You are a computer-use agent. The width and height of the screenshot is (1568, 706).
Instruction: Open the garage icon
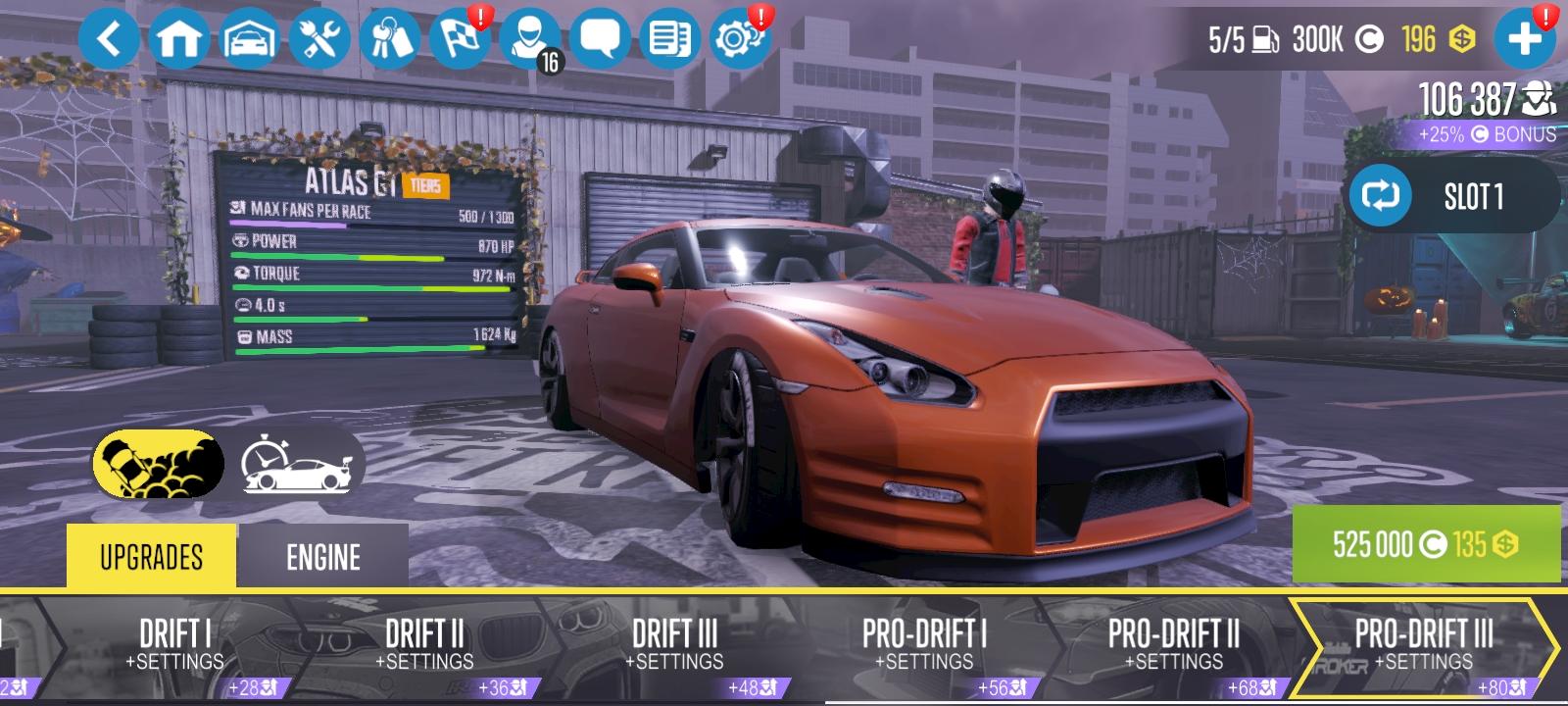(x=250, y=39)
